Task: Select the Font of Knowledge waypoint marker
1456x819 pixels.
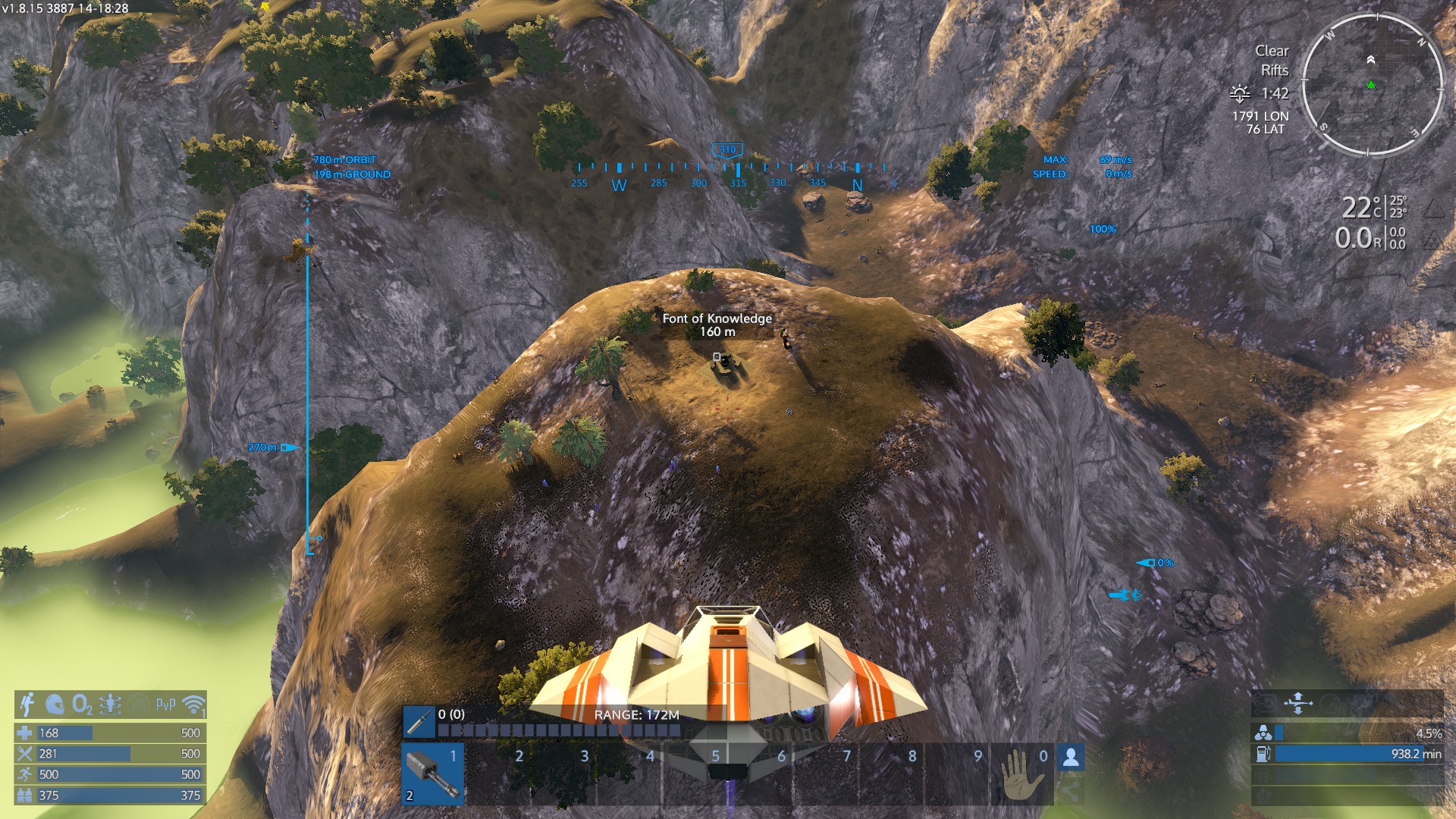Action: click(717, 356)
